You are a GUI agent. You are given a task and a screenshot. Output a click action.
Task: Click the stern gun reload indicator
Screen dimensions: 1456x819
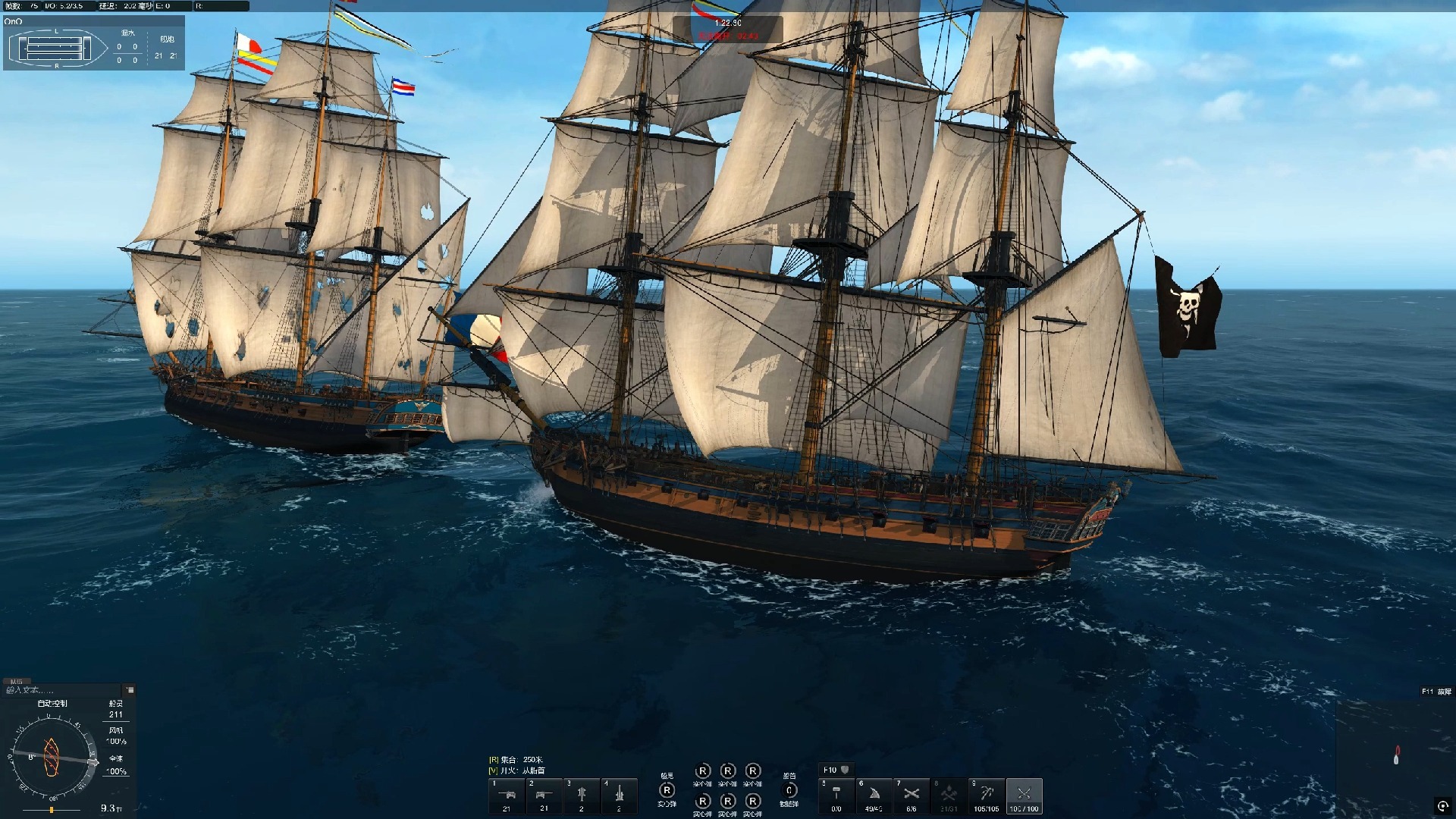click(667, 791)
